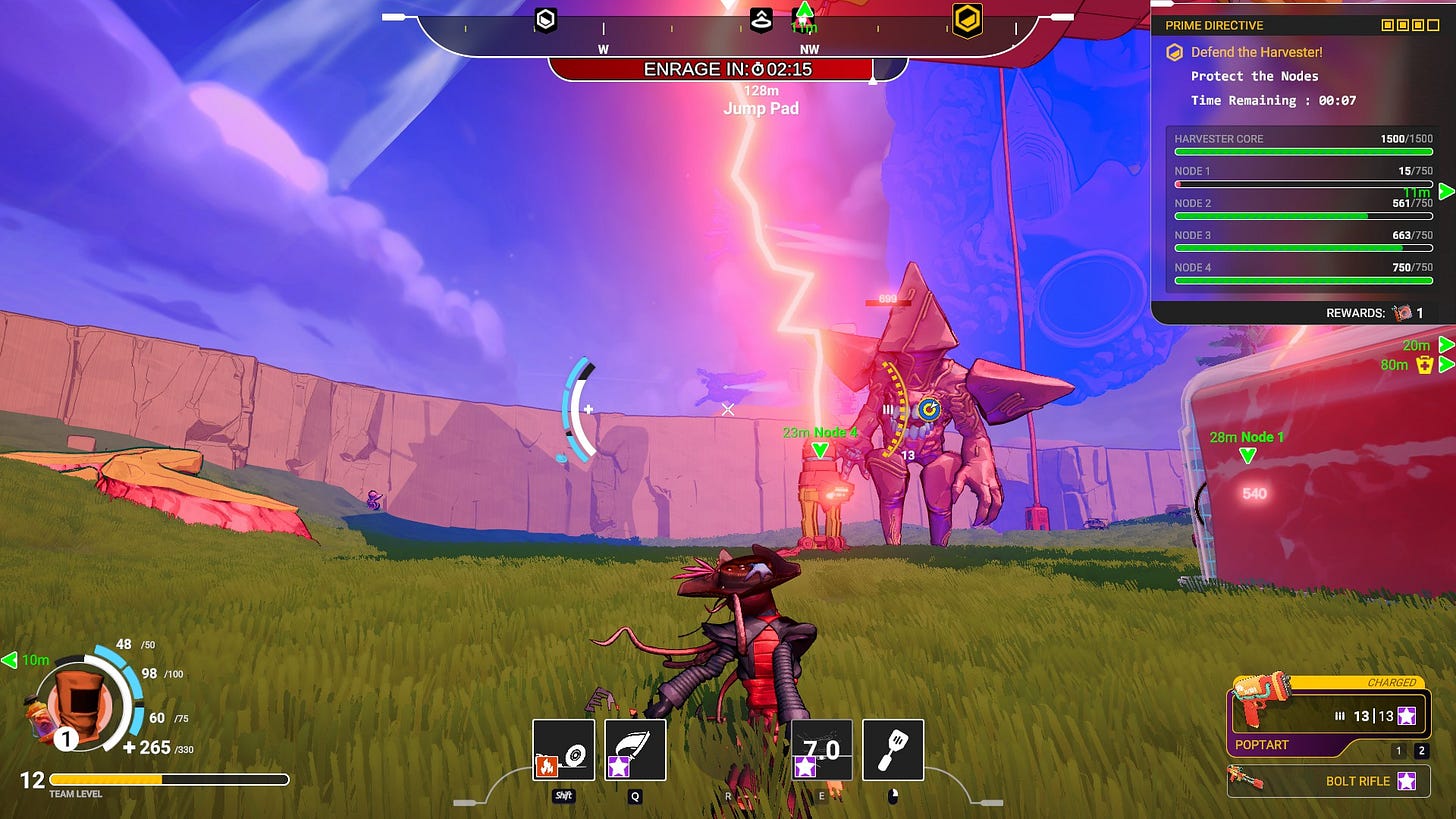Trigger the spatula melee ability
Viewport: 1456px width, 819px height.
(x=893, y=750)
